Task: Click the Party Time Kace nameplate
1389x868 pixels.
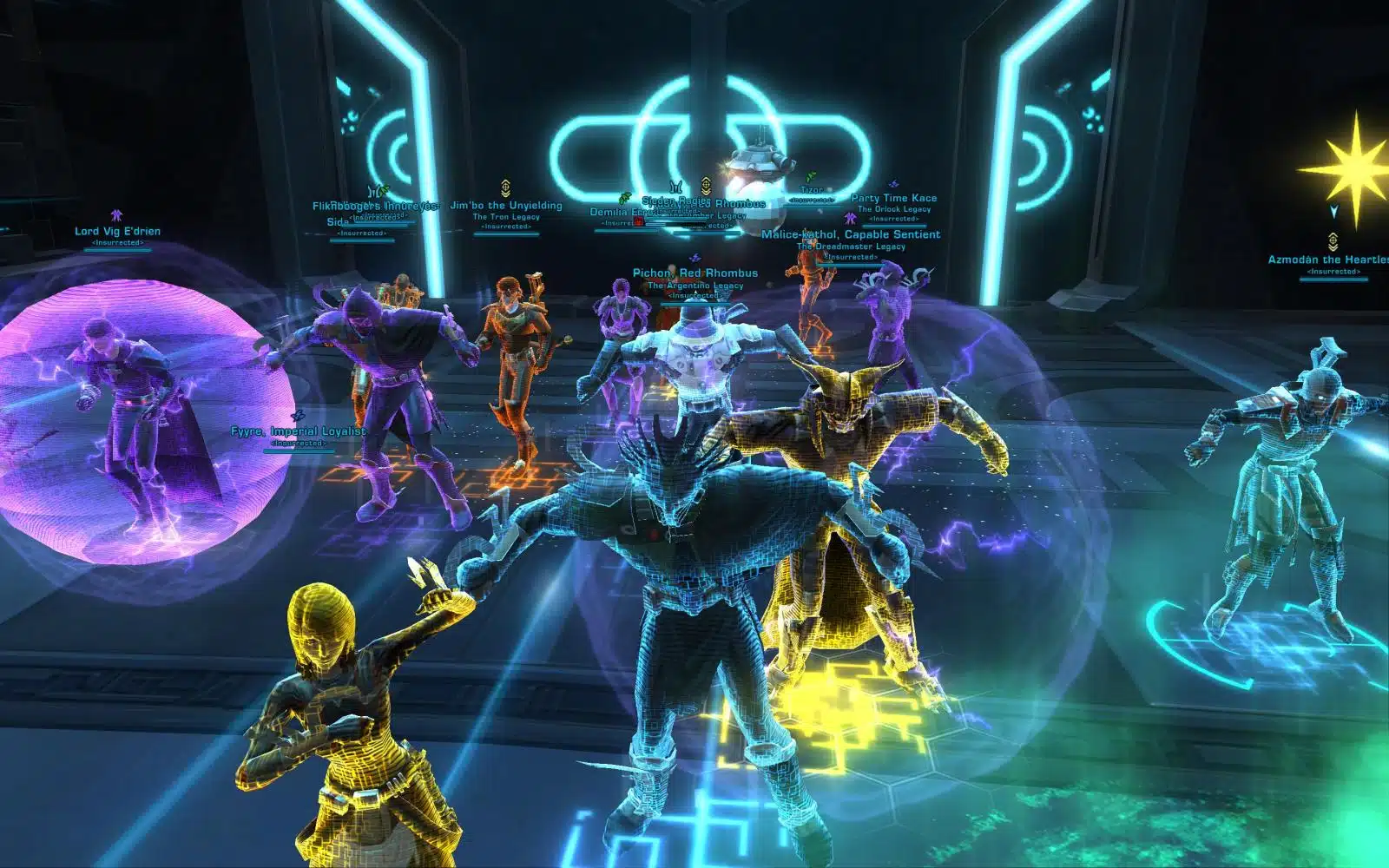Action: (894, 198)
